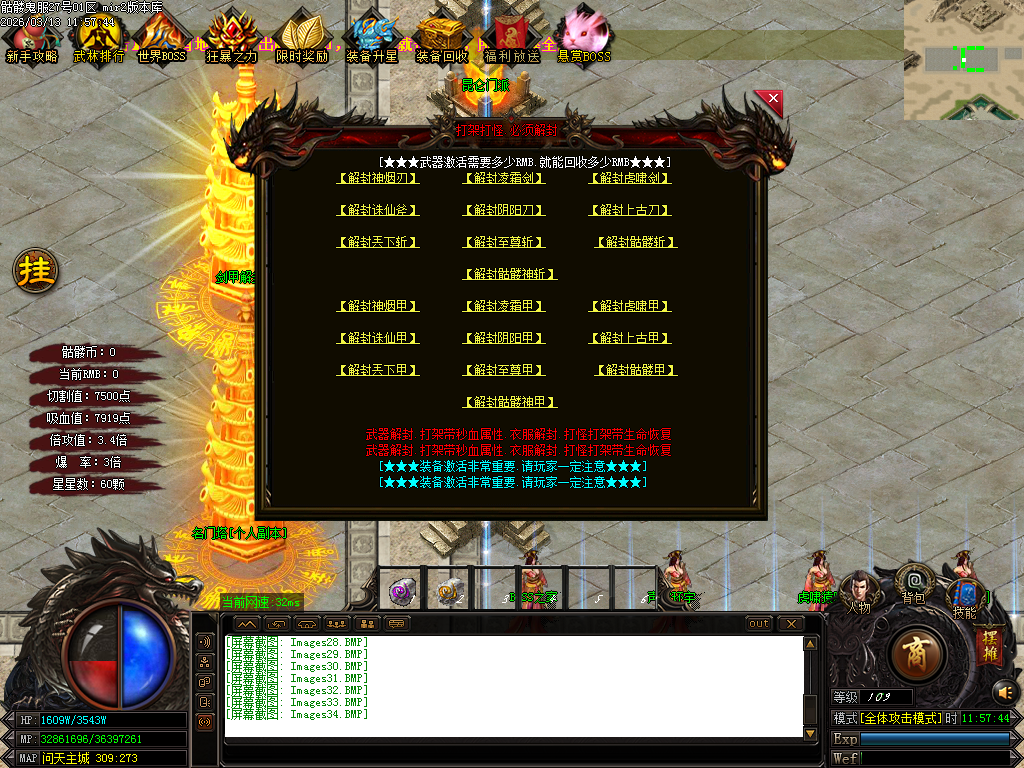Select the 解封骷髅神斩 link
This screenshot has width=1024, height=768.
coord(510,275)
